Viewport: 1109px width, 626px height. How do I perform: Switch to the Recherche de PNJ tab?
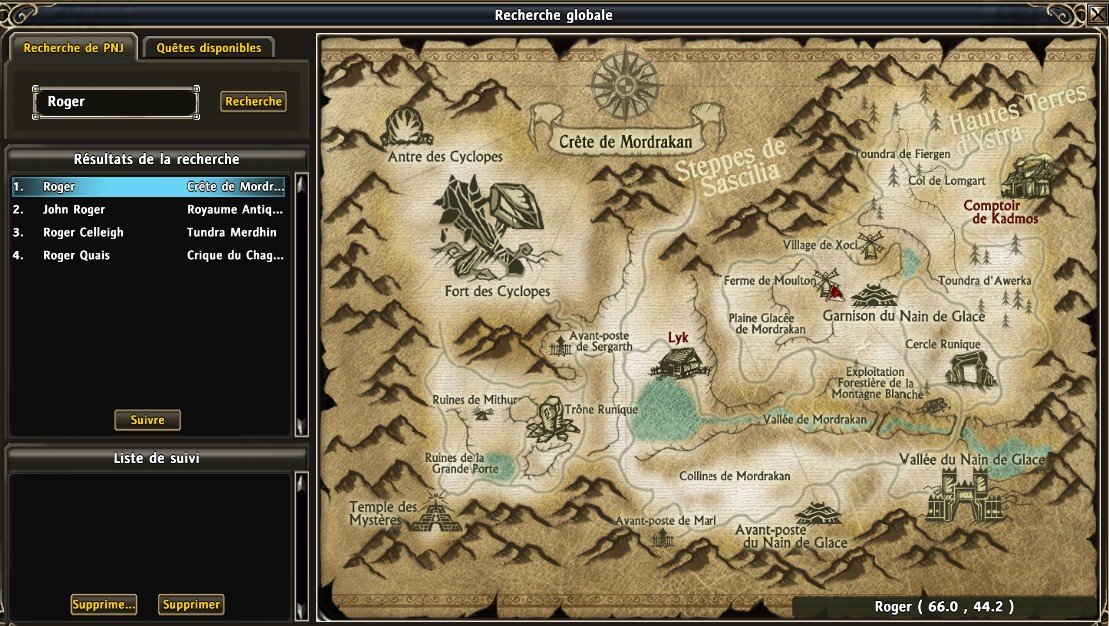click(x=74, y=48)
